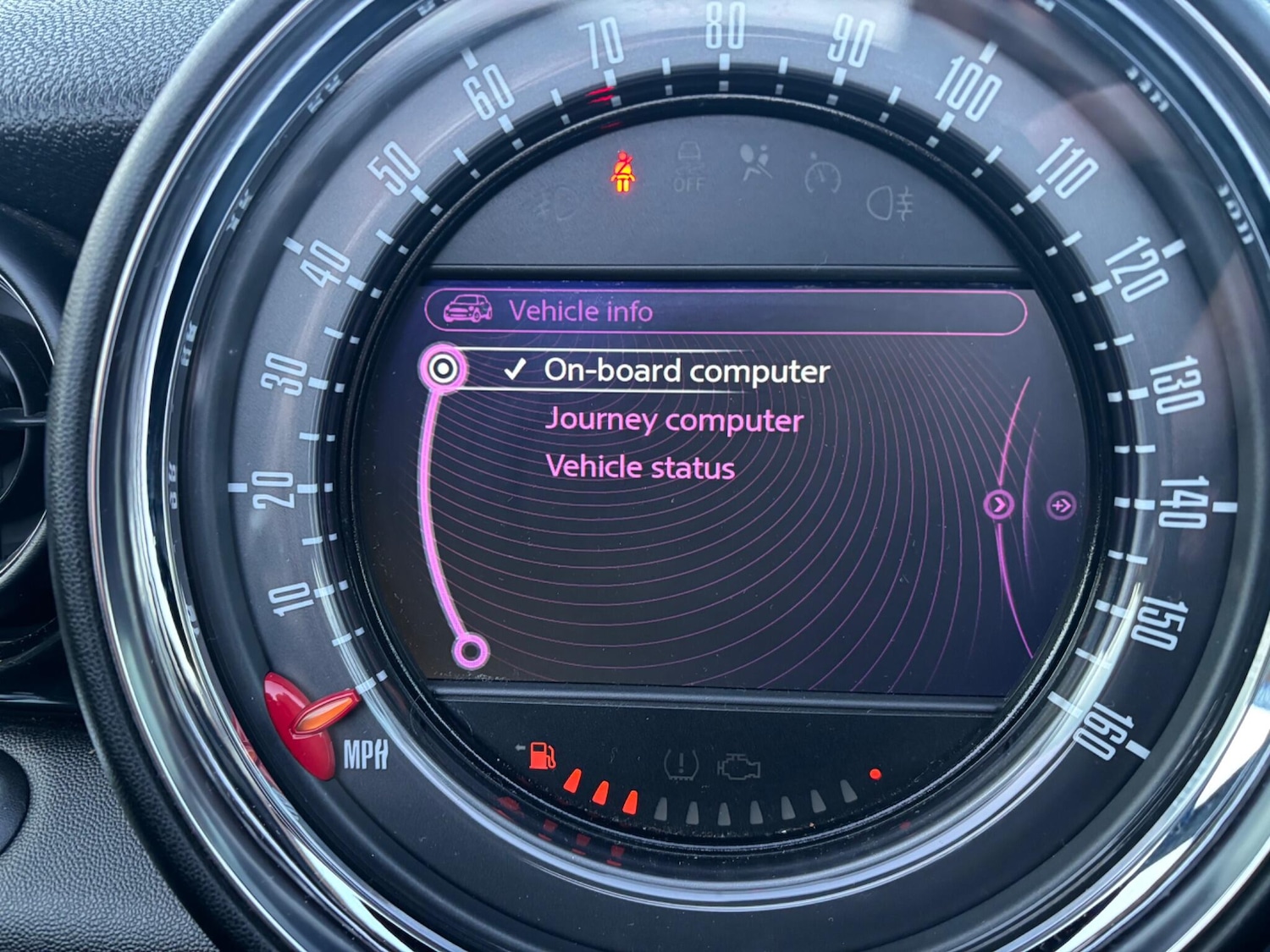This screenshot has height=952, width=1270.
Task: Click the bullseye marker beside On-board computer
Action: (443, 369)
